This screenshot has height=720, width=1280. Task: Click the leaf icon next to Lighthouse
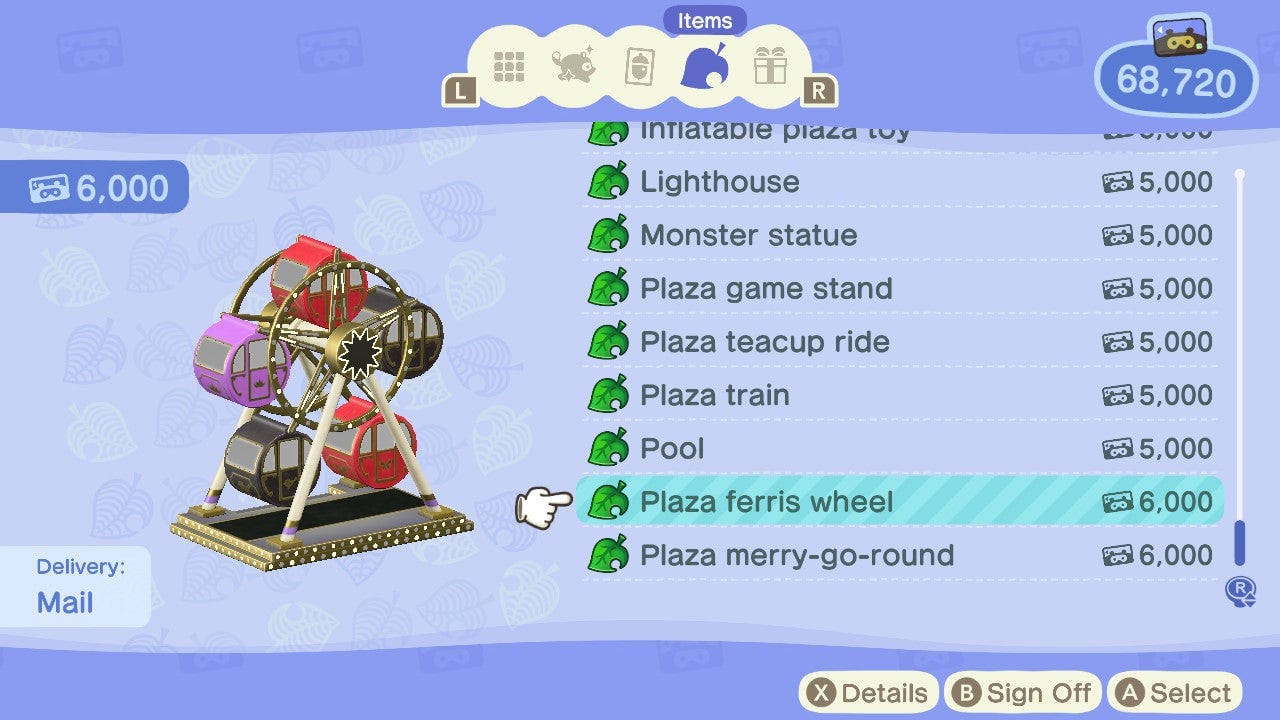[x=609, y=181]
